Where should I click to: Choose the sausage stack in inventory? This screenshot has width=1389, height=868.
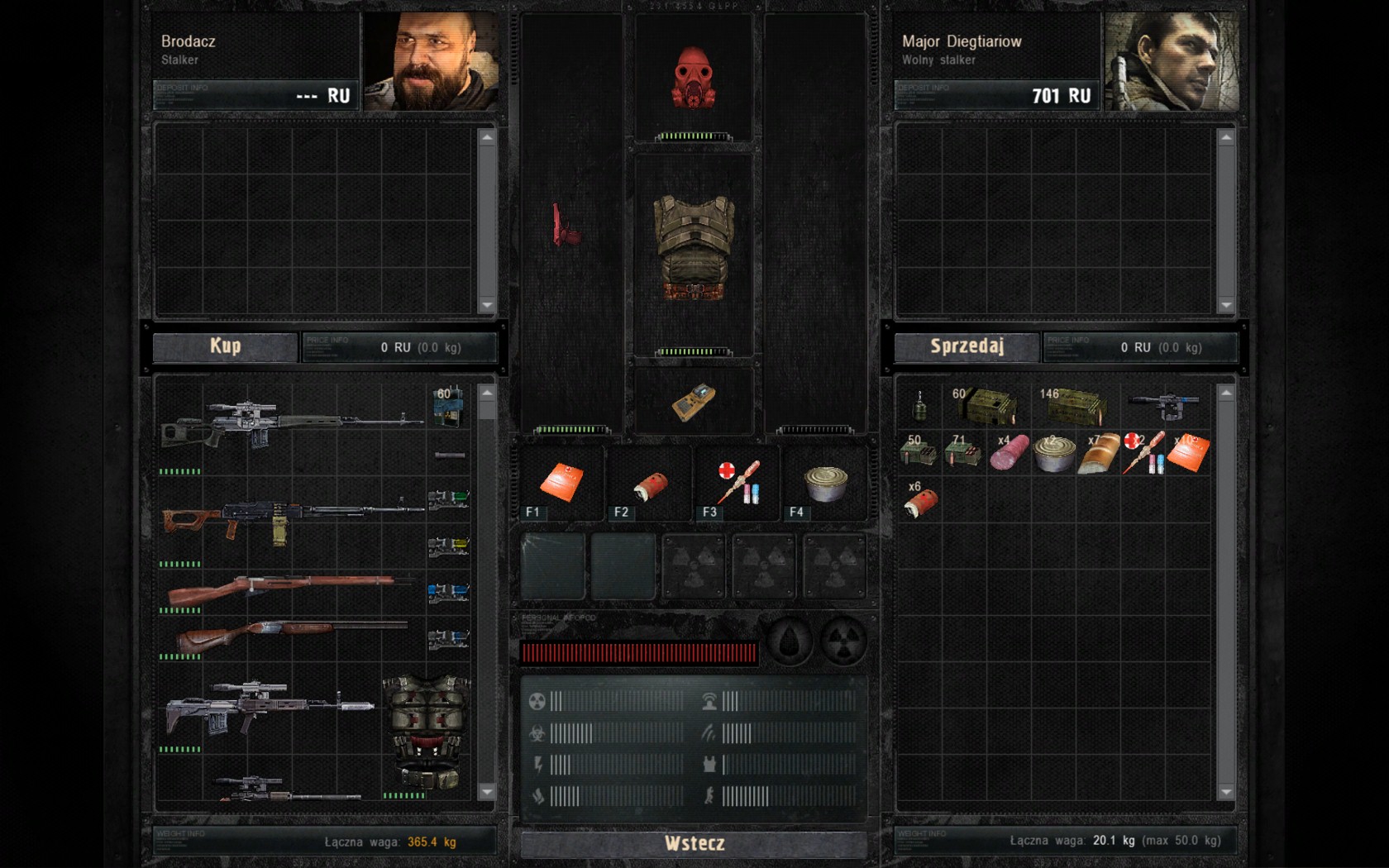[1010, 453]
